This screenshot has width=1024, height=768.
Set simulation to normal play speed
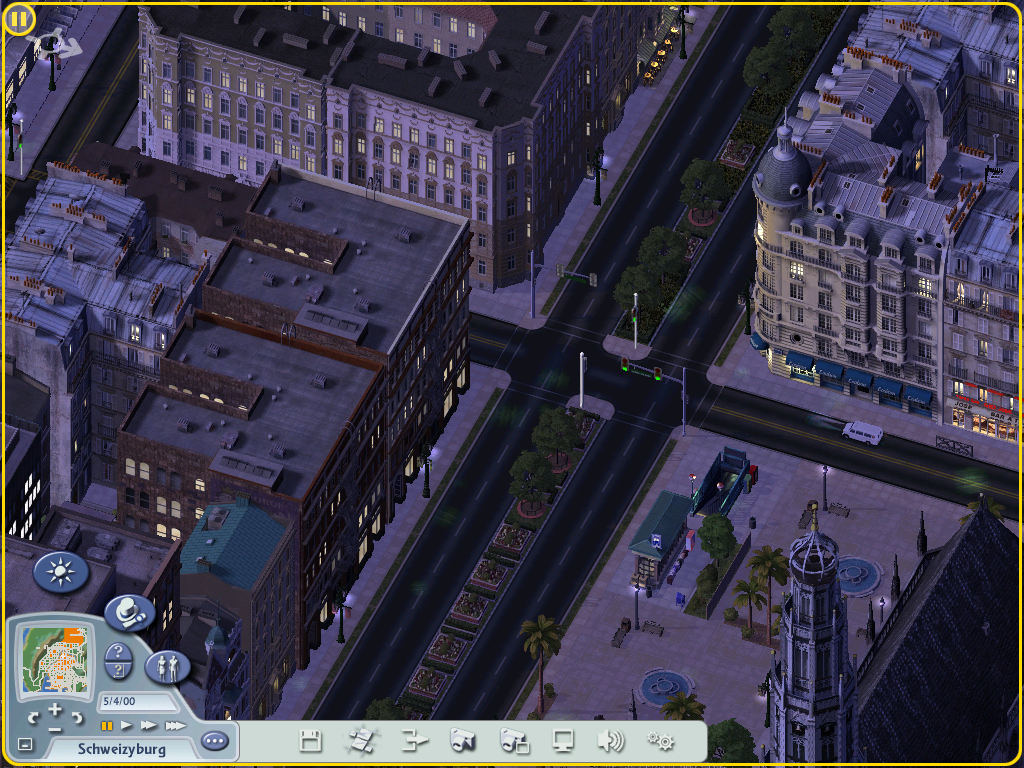click(x=127, y=725)
